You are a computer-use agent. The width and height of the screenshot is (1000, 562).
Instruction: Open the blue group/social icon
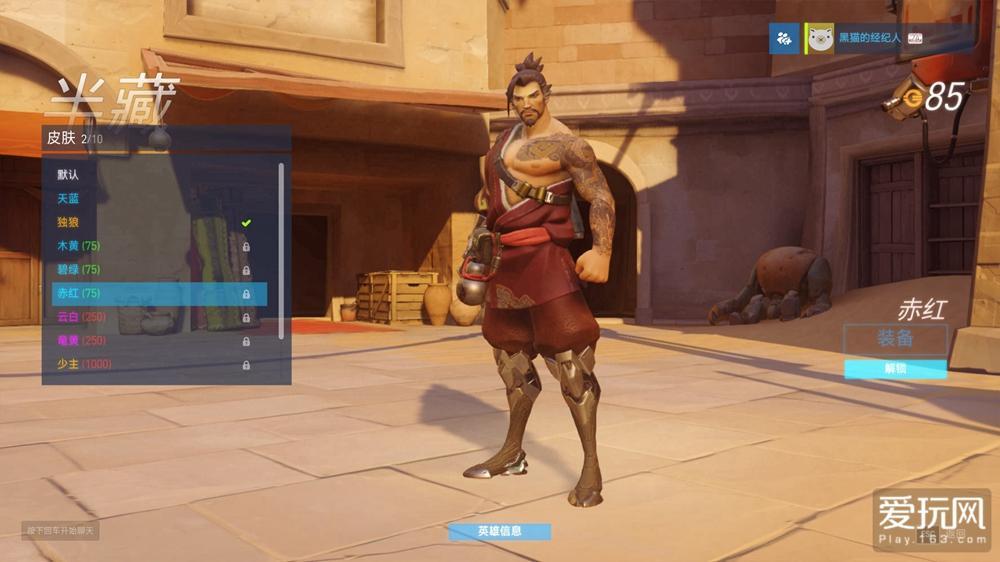(784, 39)
